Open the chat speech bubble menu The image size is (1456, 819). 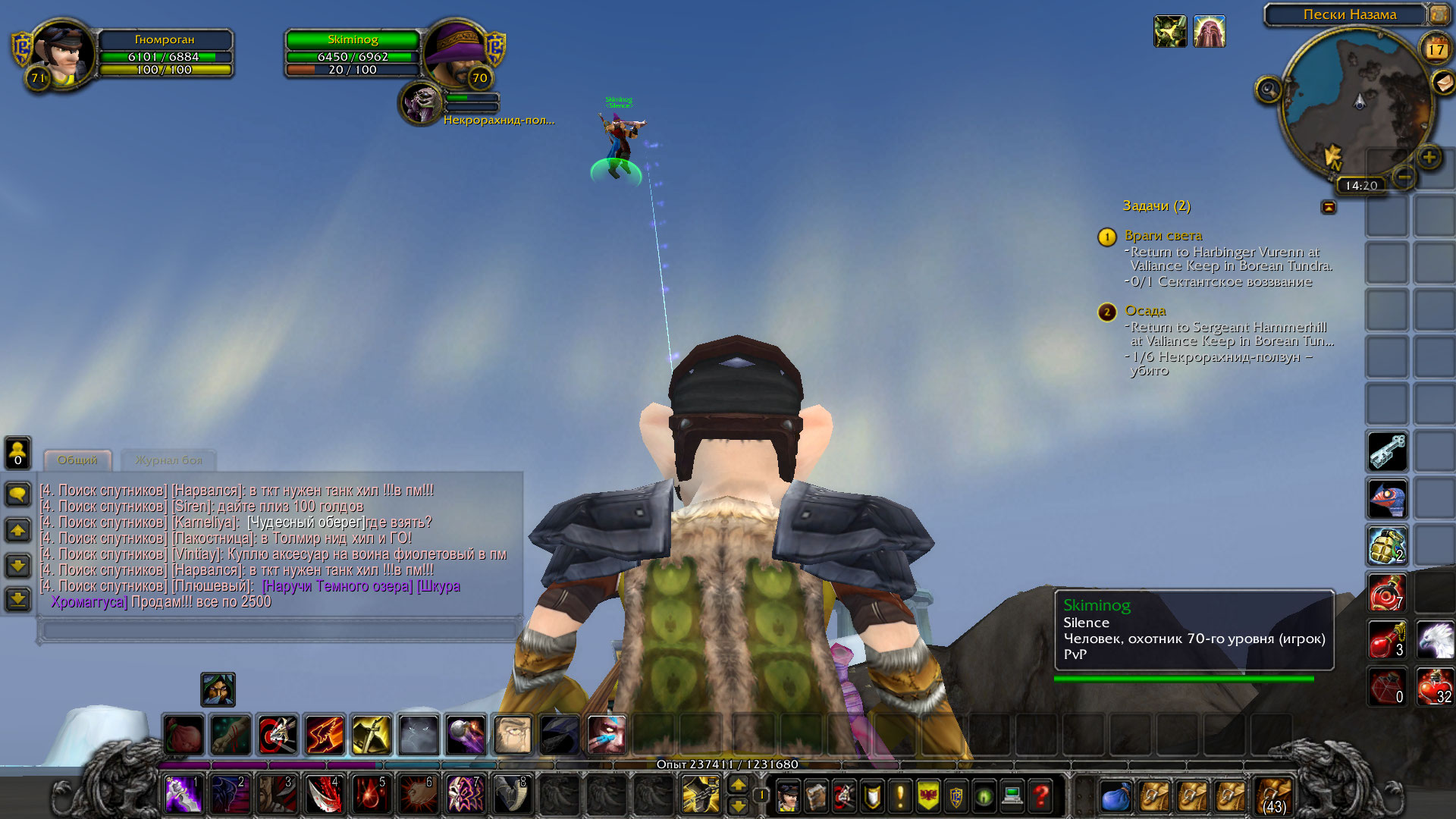point(18,494)
